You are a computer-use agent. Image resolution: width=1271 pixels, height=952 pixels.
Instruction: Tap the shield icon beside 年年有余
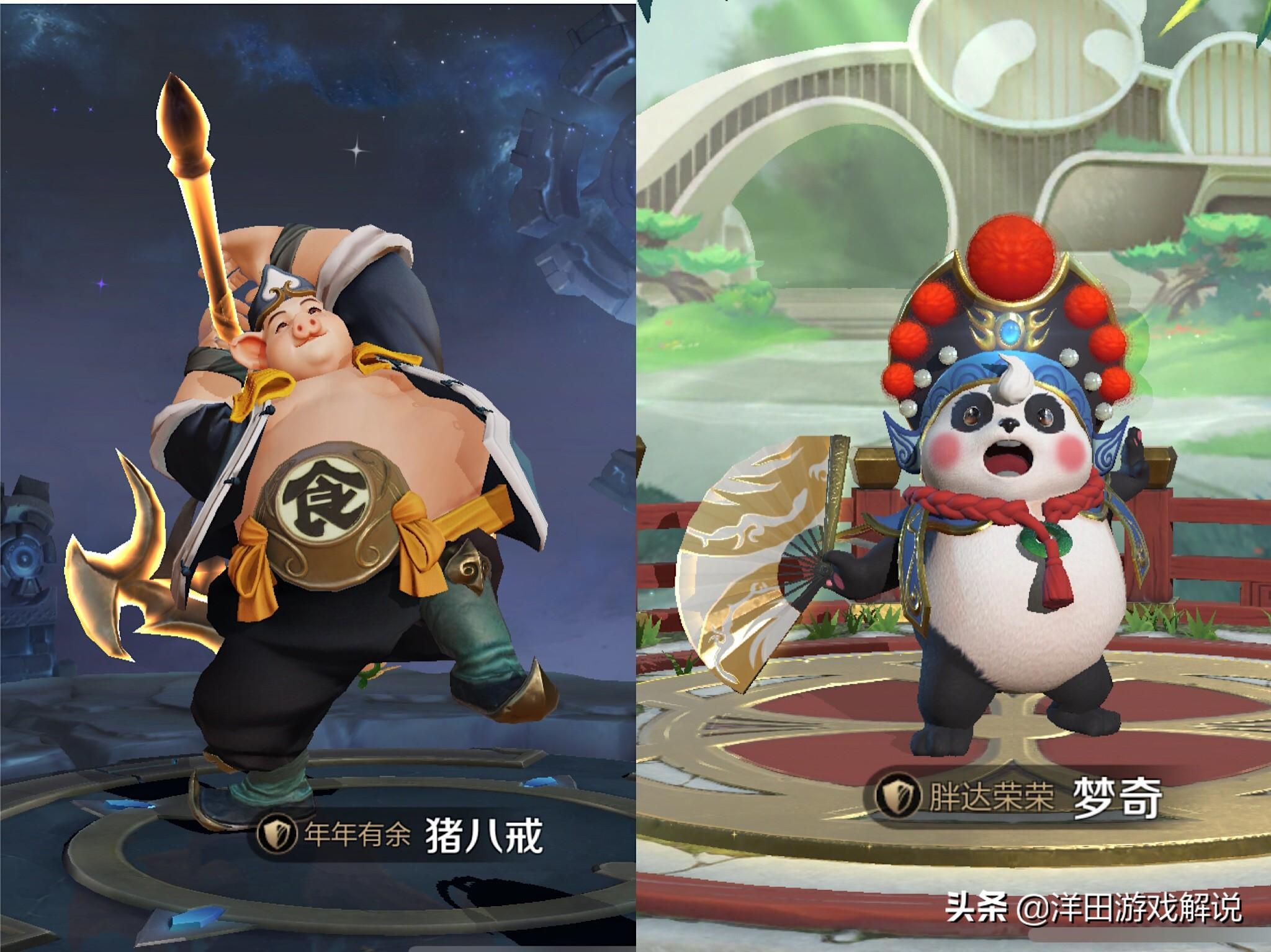point(272,835)
